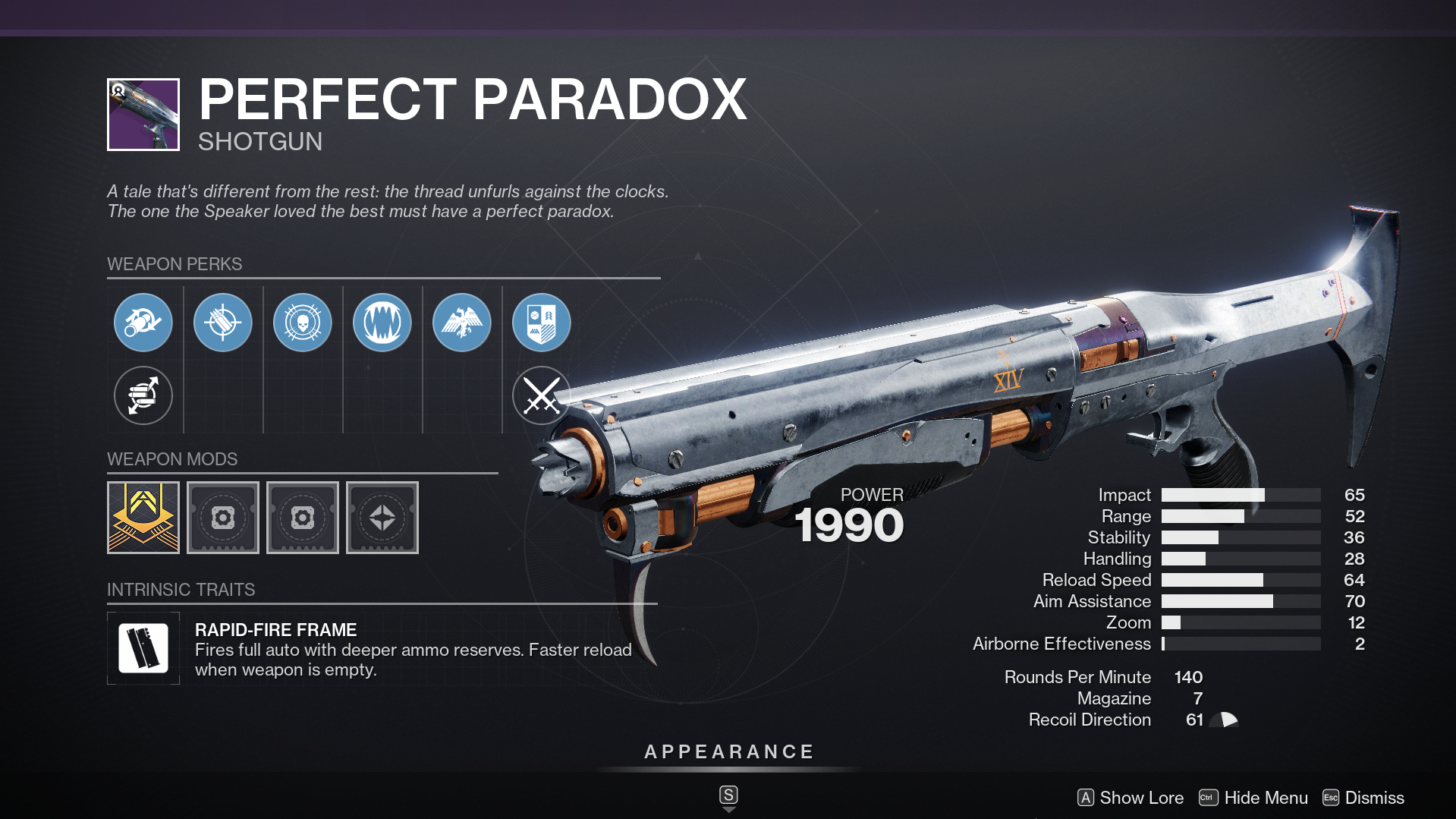Expand the chevron under Appearance

click(x=728, y=809)
